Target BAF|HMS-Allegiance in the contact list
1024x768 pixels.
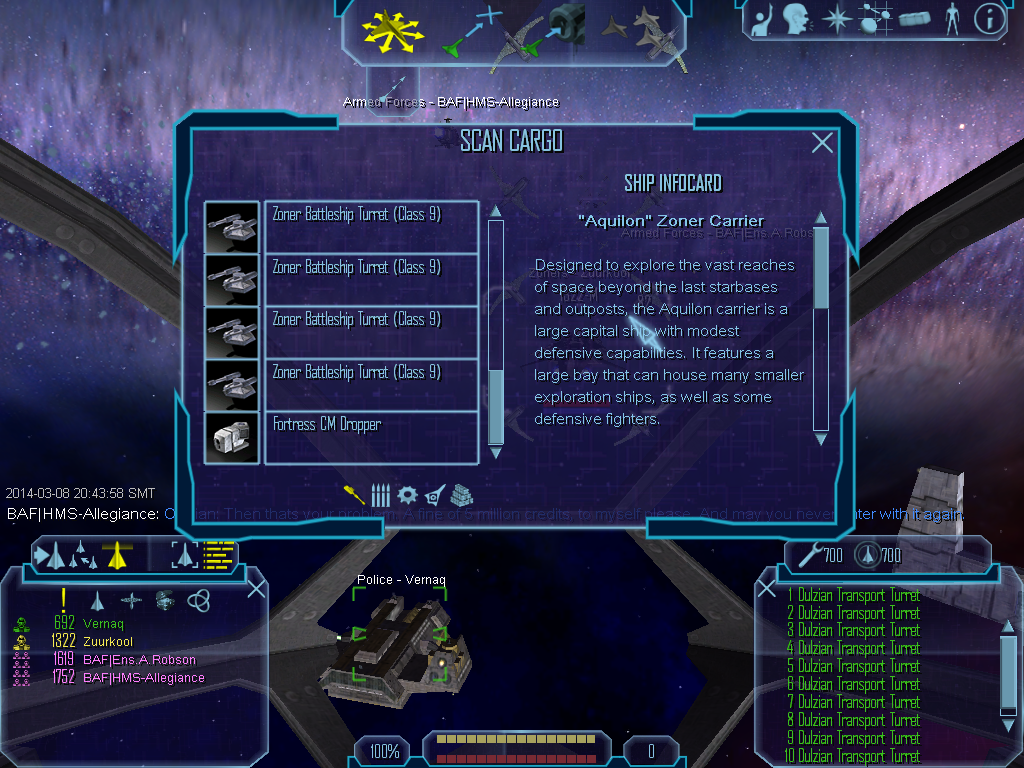point(143,678)
